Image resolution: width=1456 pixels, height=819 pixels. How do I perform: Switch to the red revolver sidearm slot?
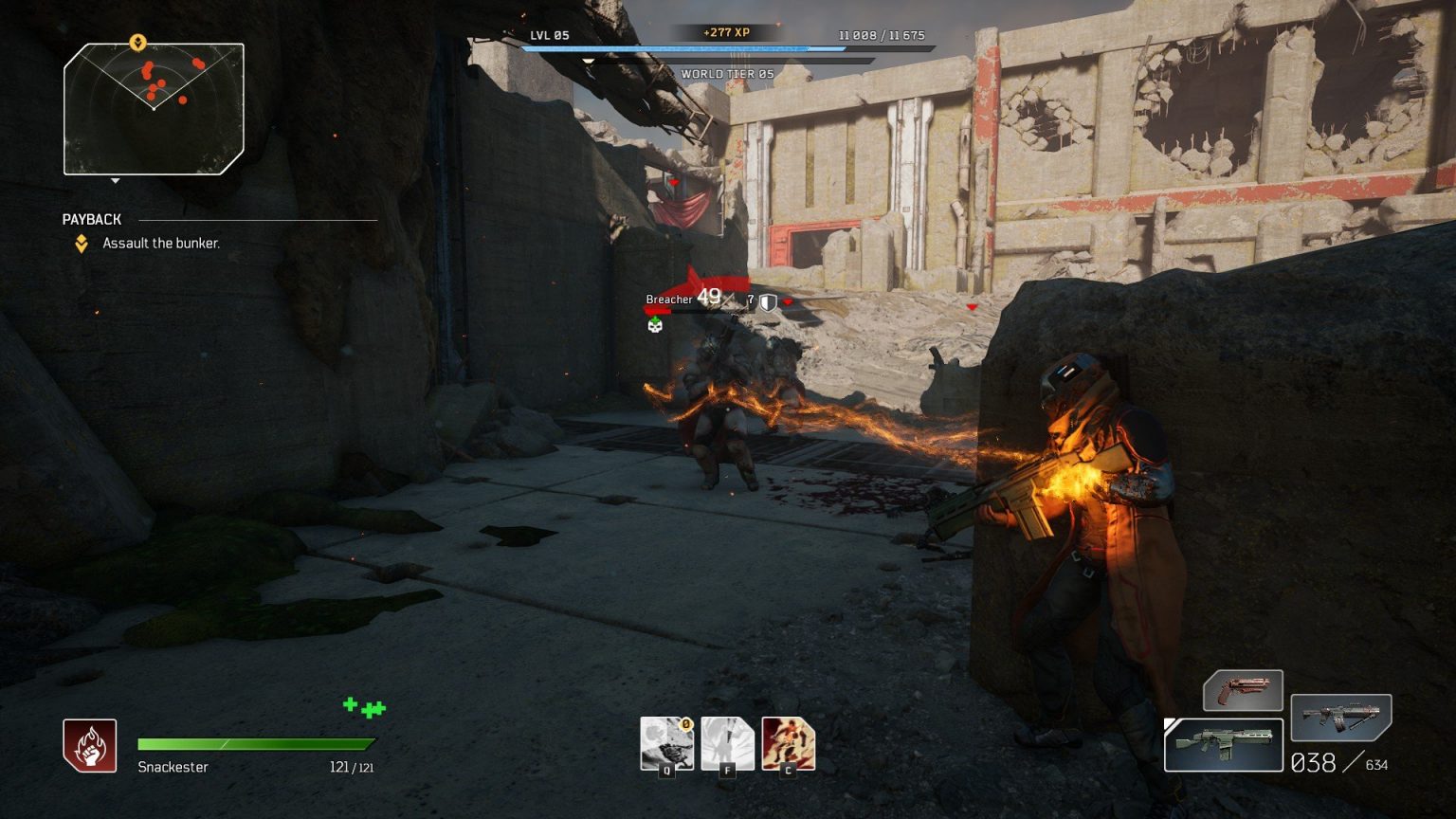[x=1243, y=690]
